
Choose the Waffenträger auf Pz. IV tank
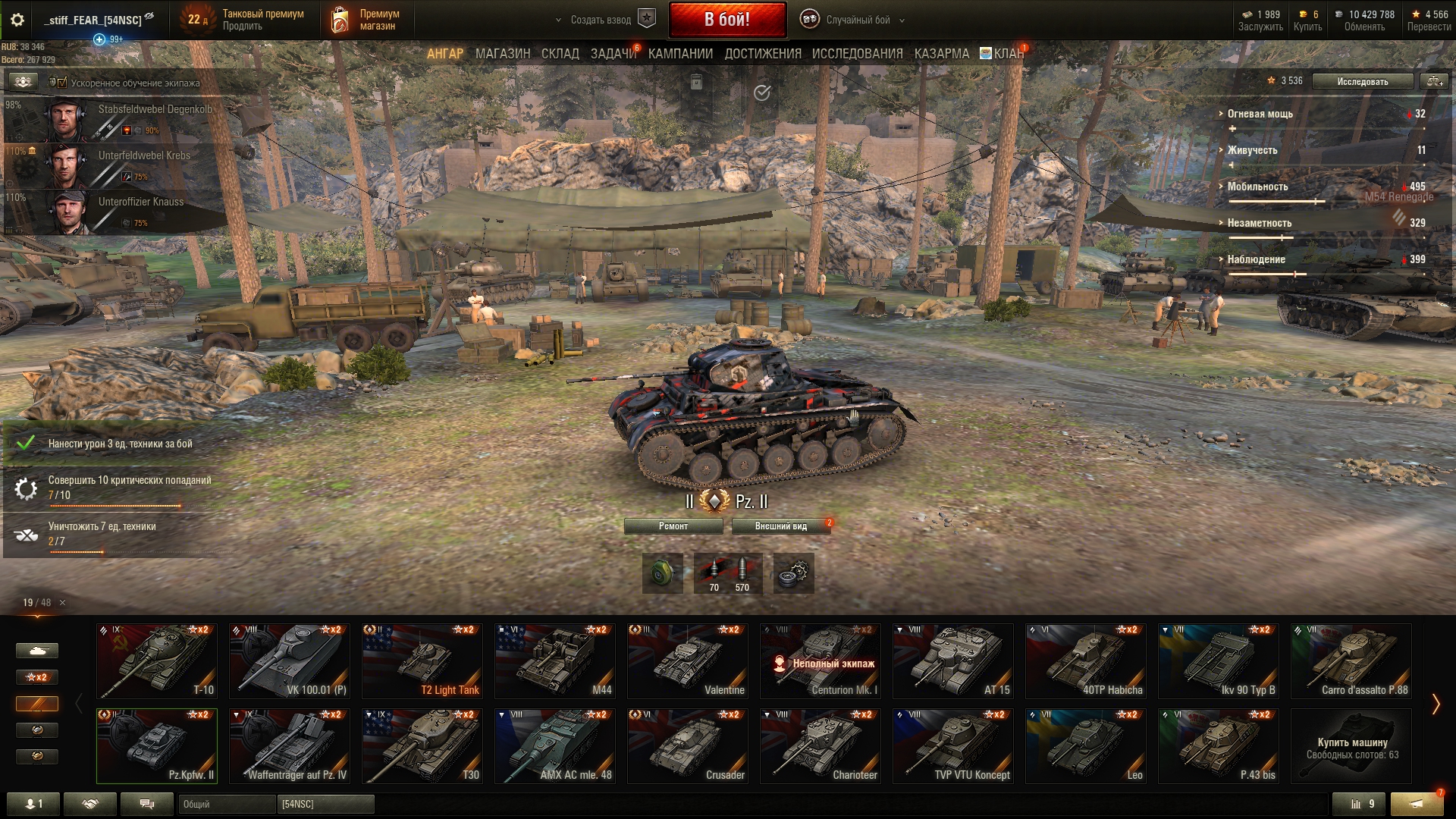290,745
